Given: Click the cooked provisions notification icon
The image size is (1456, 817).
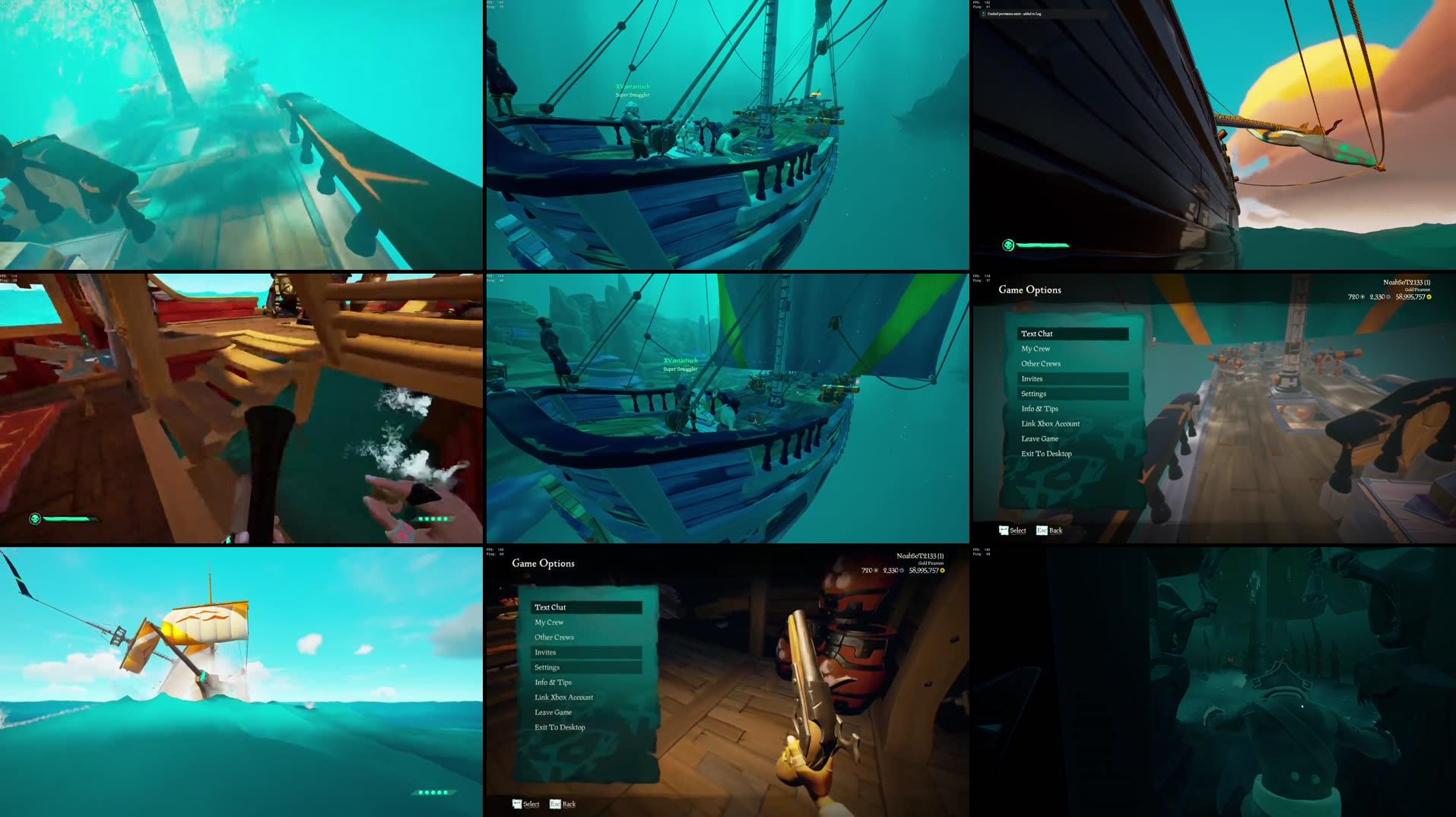Looking at the screenshot, I should tap(984, 14).
